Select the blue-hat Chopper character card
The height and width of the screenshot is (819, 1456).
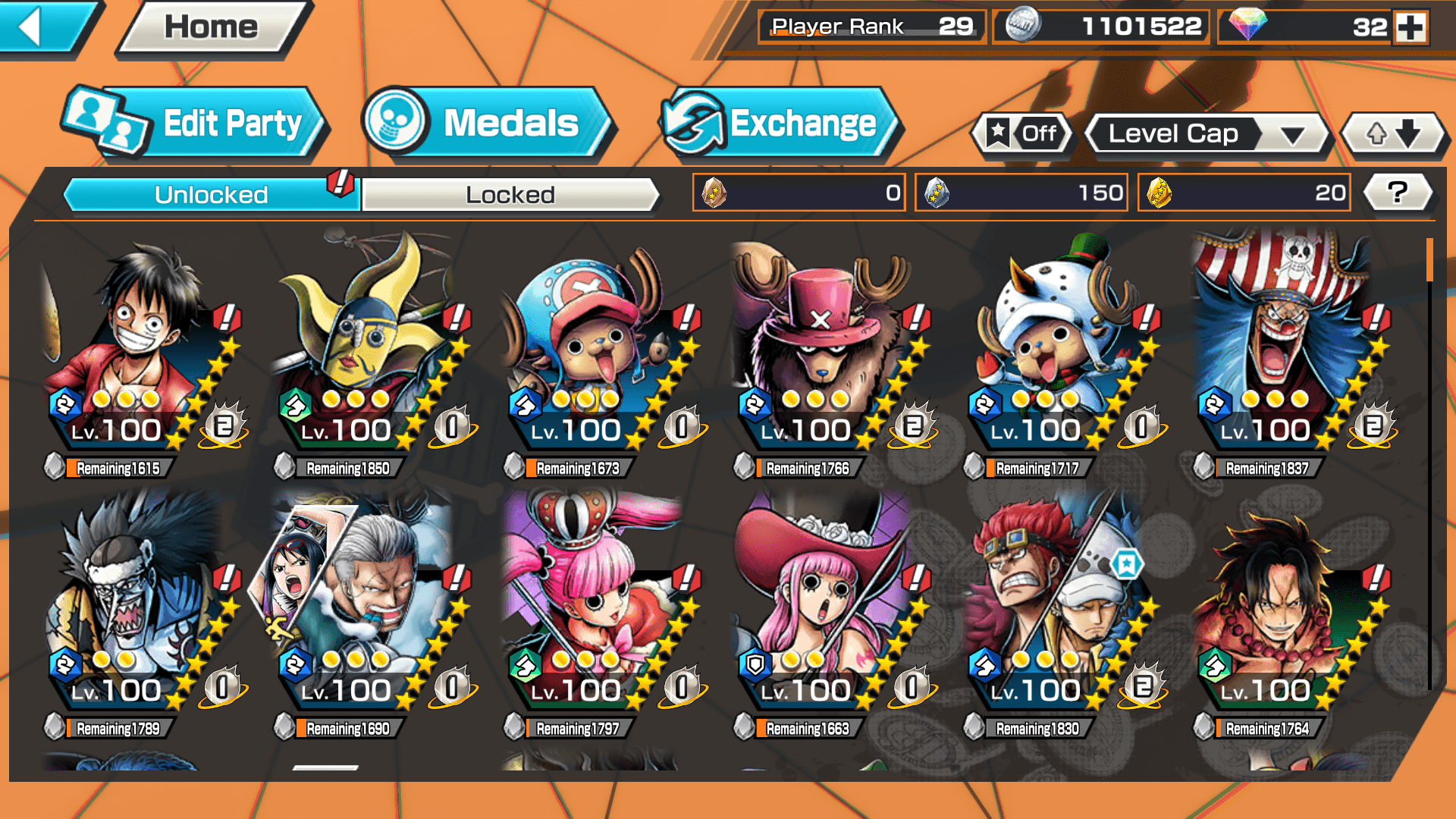(x=599, y=349)
